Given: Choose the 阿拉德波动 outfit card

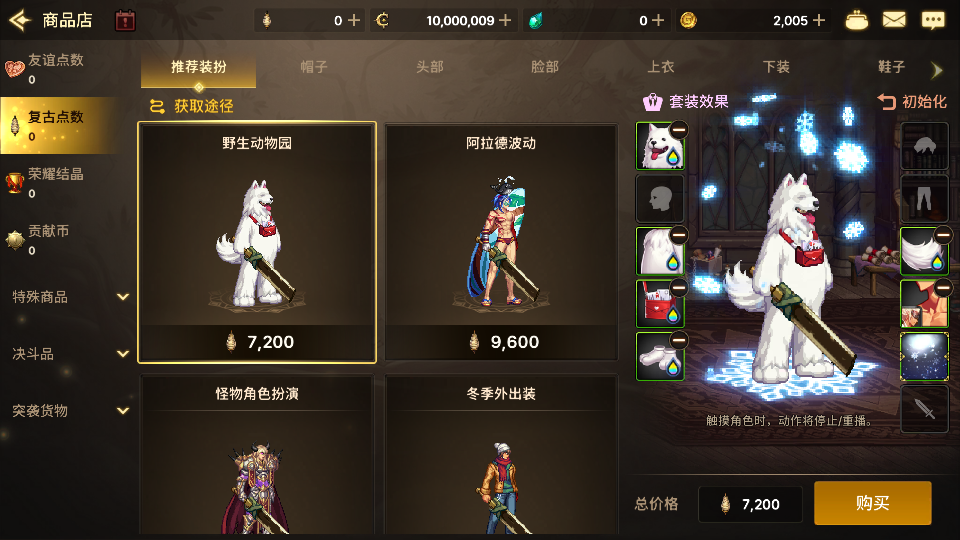Looking at the screenshot, I should [x=501, y=242].
